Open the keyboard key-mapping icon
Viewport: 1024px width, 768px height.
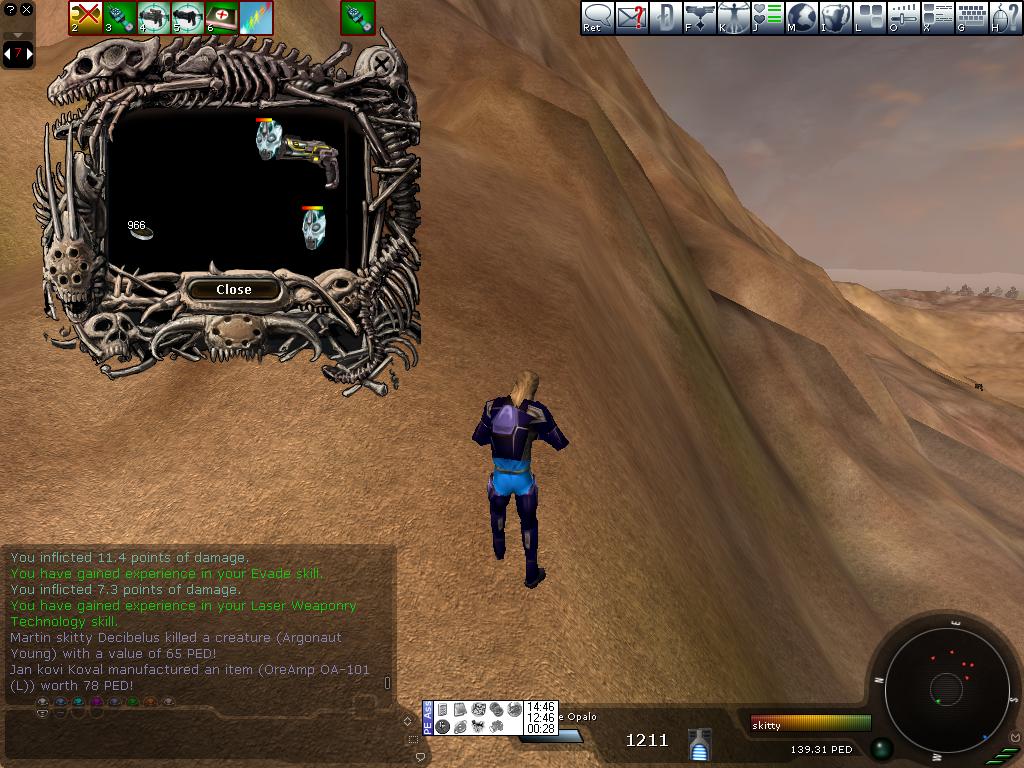[x=972, y=17]
